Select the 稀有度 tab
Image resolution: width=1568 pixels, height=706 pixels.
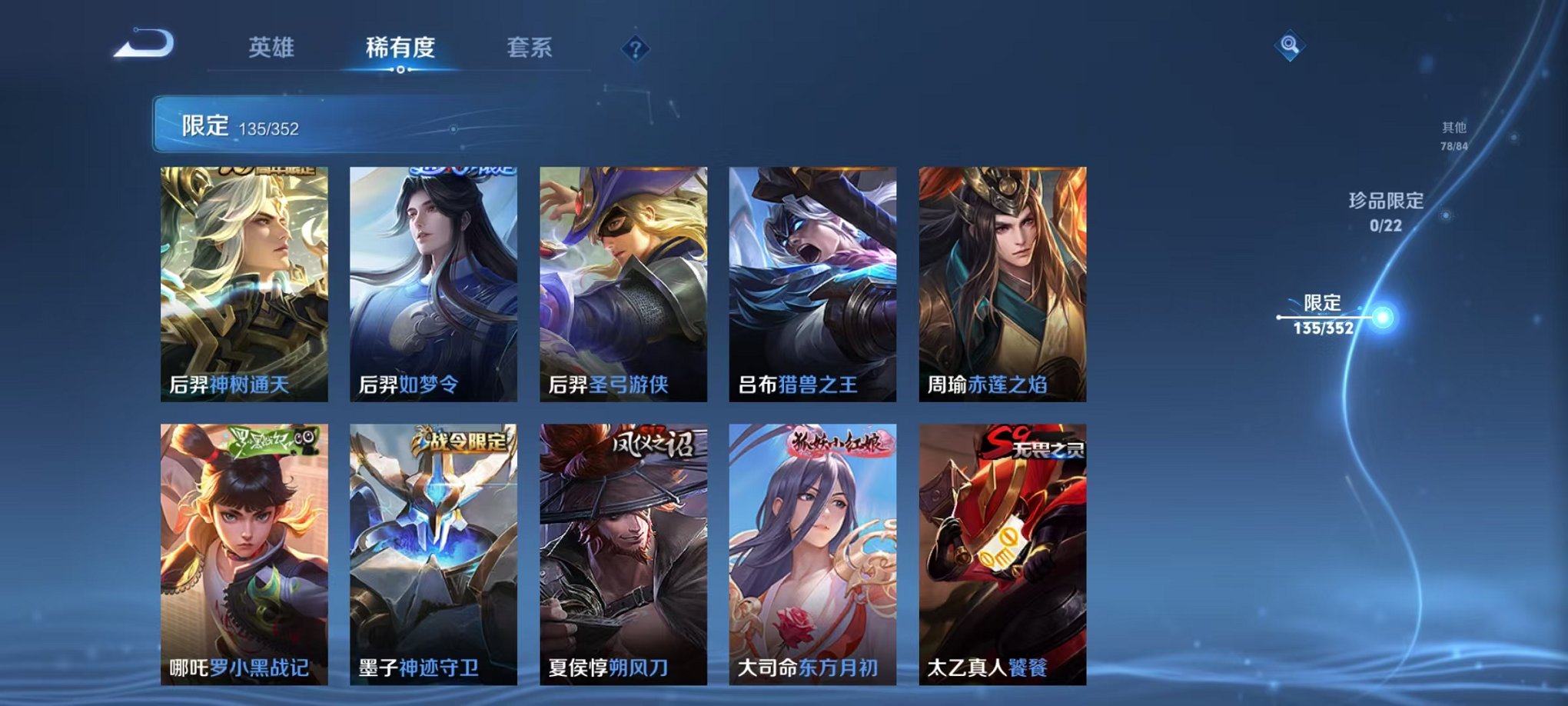click(x=399, y=48)
